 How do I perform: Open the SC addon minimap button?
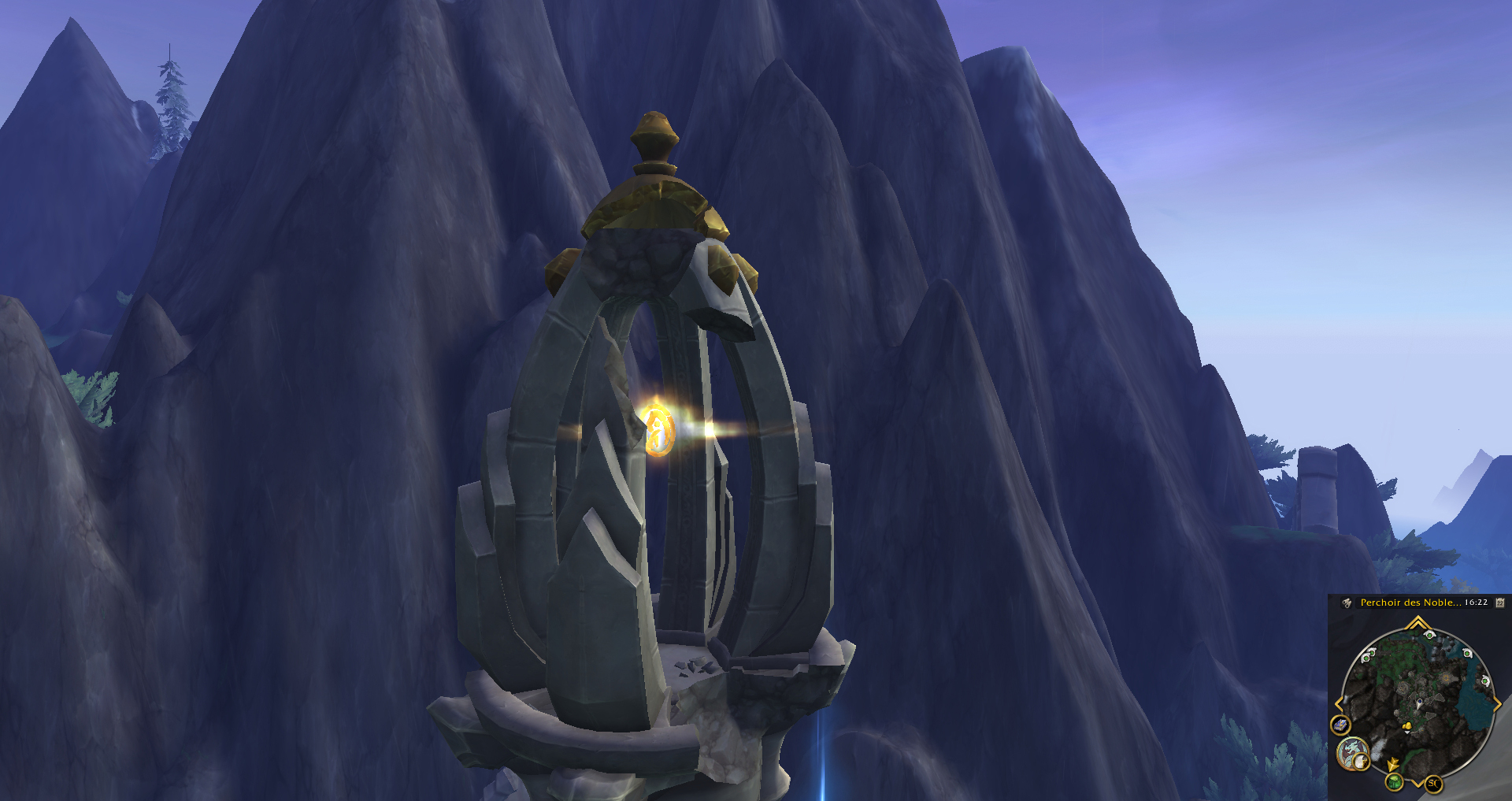point(1433,783)
